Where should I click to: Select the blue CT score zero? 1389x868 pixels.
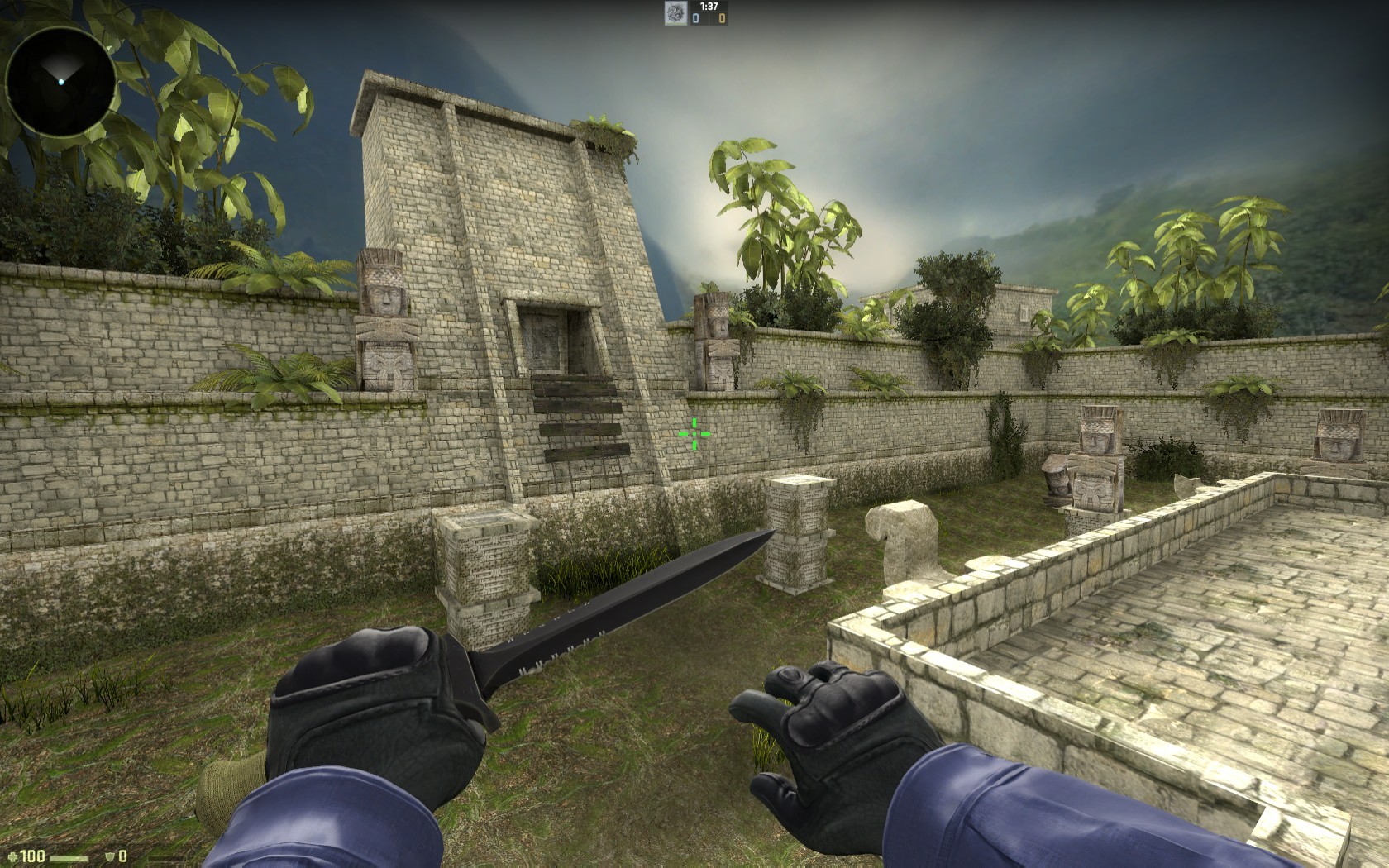coord(695,18)
